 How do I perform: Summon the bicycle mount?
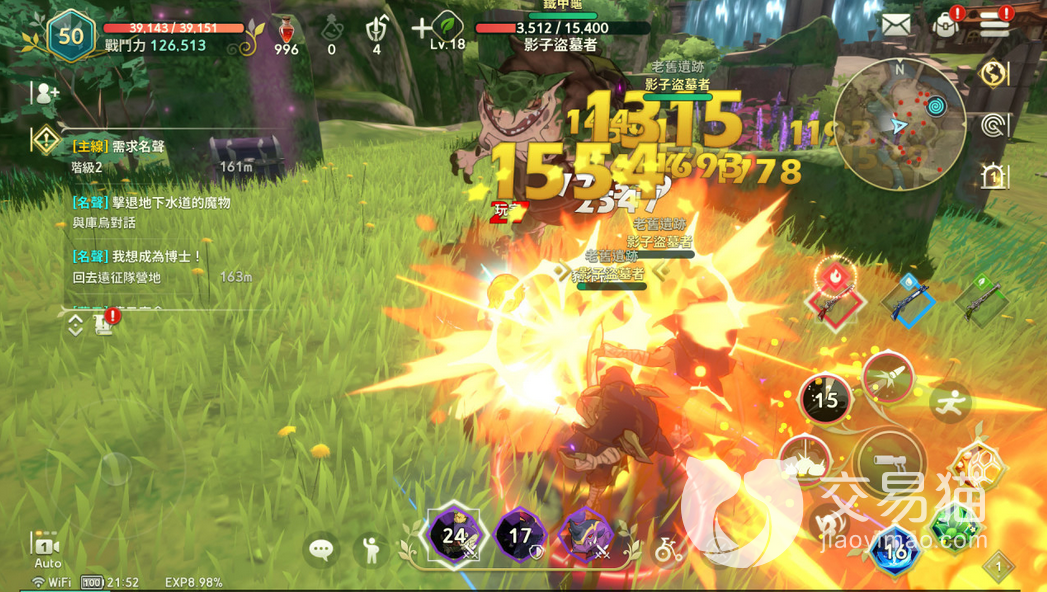668,549
